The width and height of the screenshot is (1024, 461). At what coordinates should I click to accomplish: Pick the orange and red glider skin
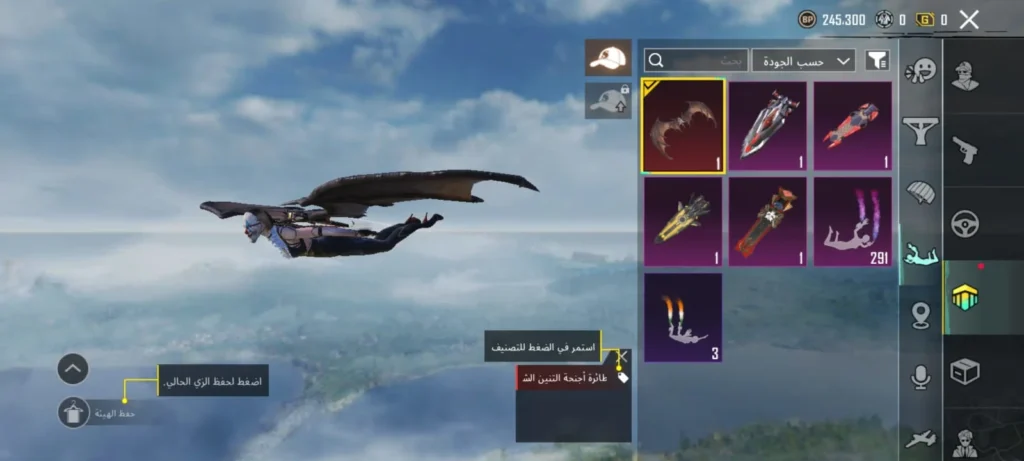pyautogui.click(x=767, y=222)
